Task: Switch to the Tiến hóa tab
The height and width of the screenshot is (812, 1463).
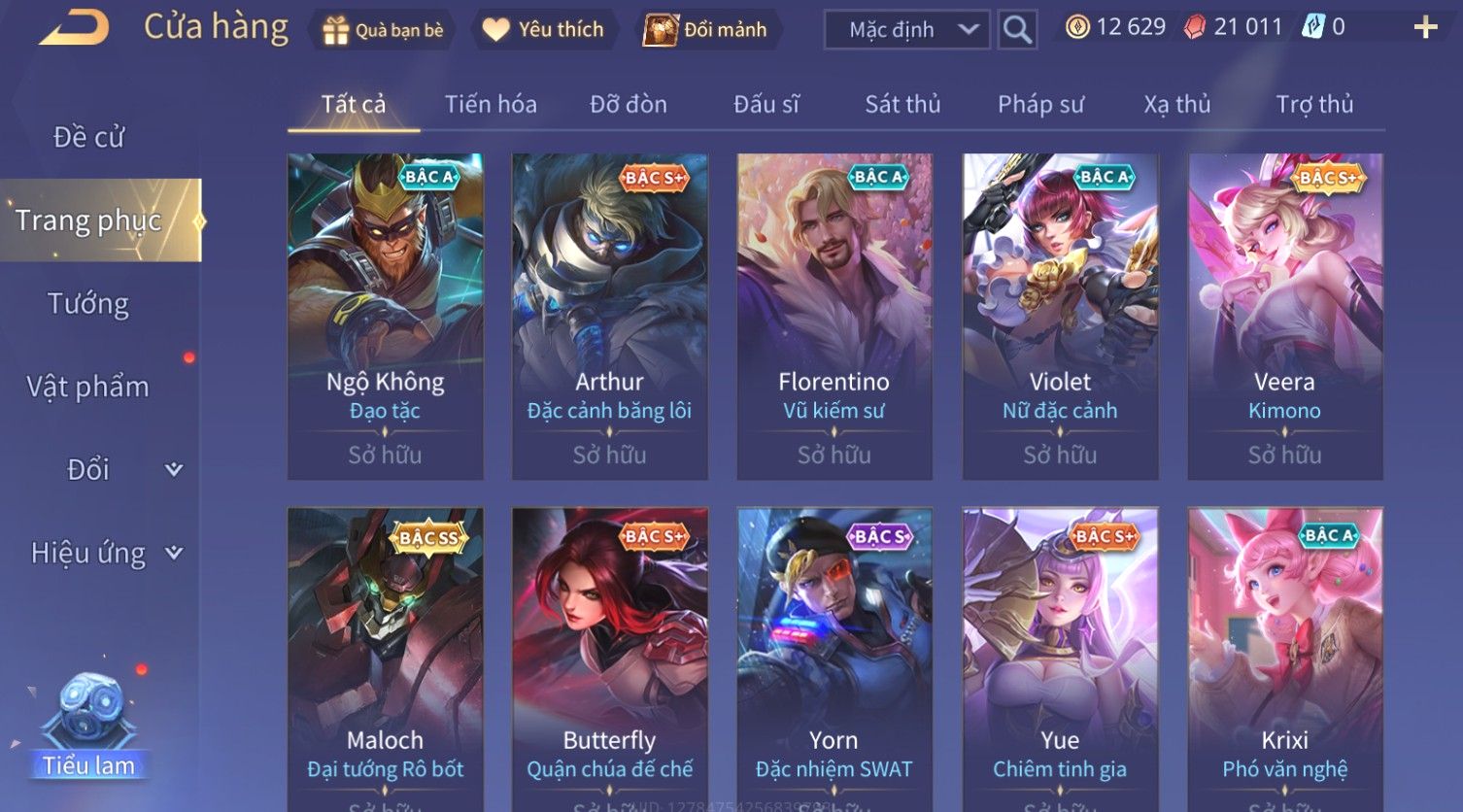Action: [x=491, y=104]
